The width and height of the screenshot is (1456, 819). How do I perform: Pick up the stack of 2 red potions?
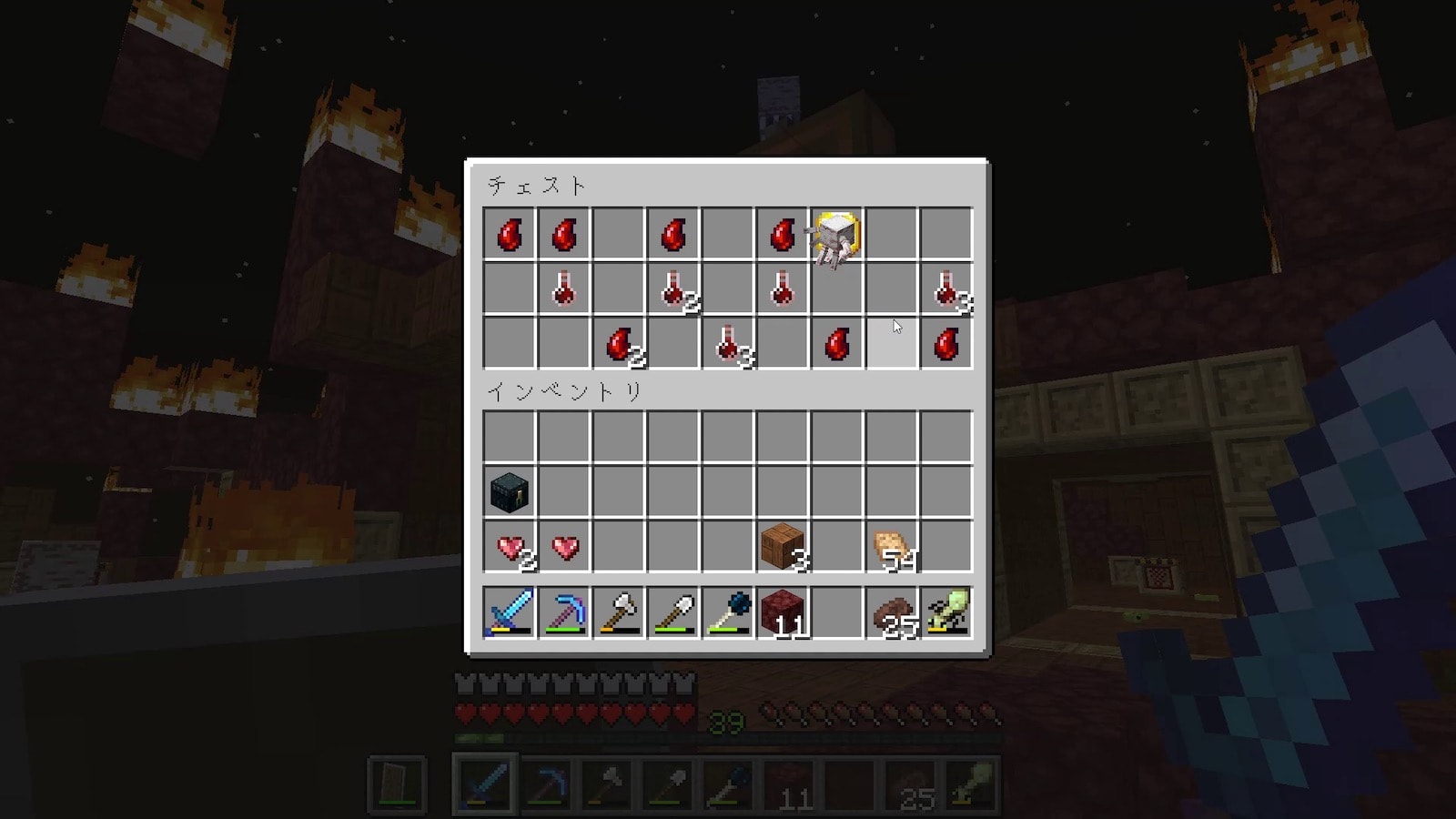(x=673, y=290)
